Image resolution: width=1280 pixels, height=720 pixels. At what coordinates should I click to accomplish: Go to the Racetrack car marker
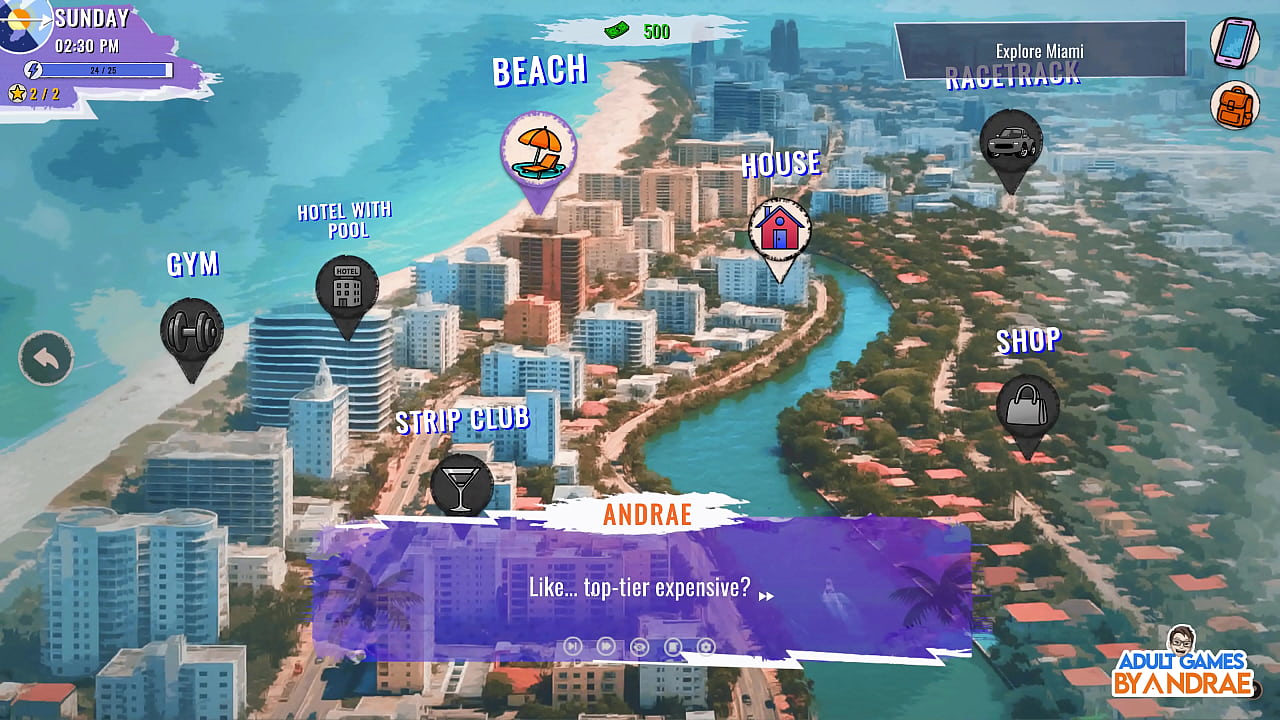point(1011,143)
